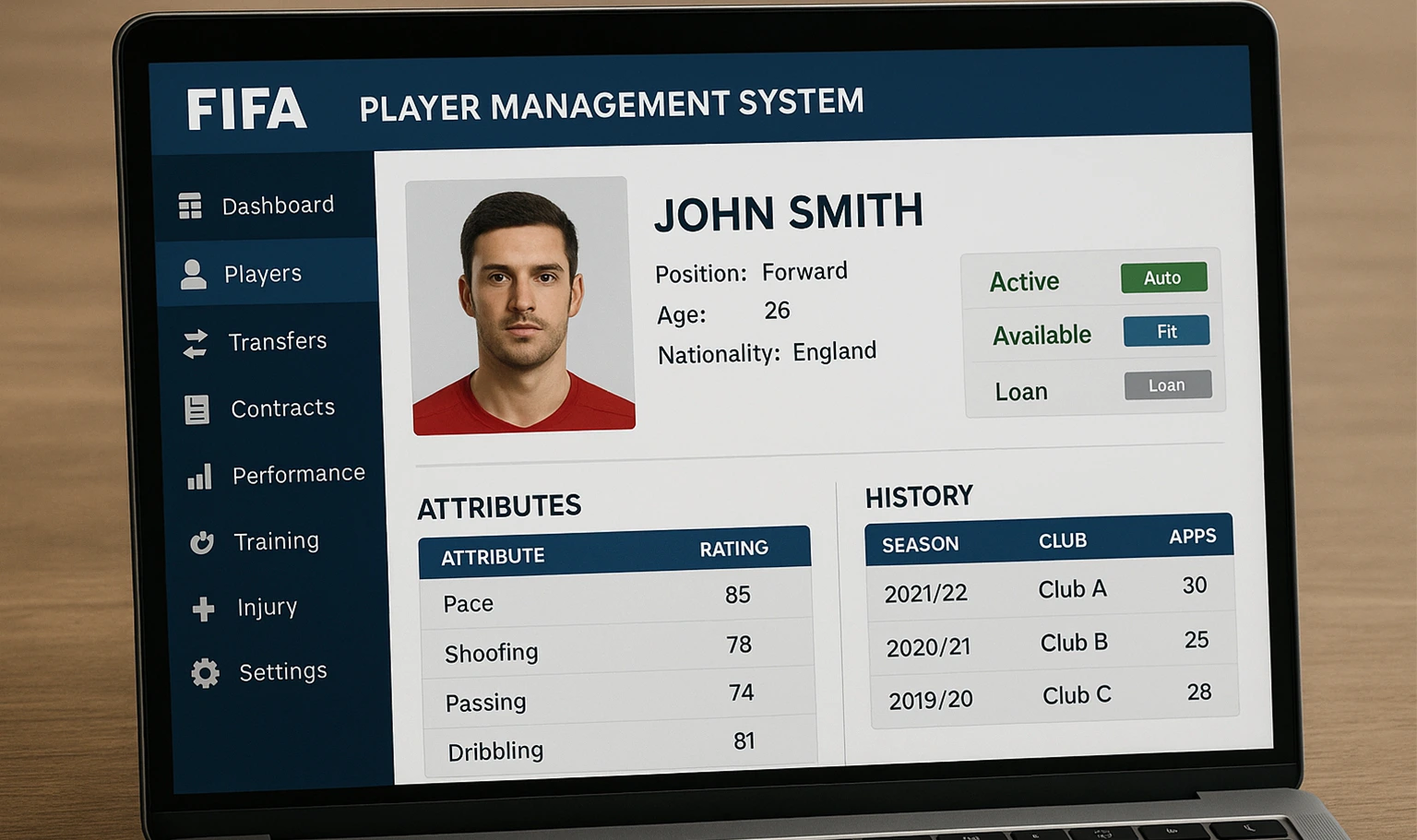1417x840 pixels.
Task: Click the Settings gear icon
Action: (206, 672)
